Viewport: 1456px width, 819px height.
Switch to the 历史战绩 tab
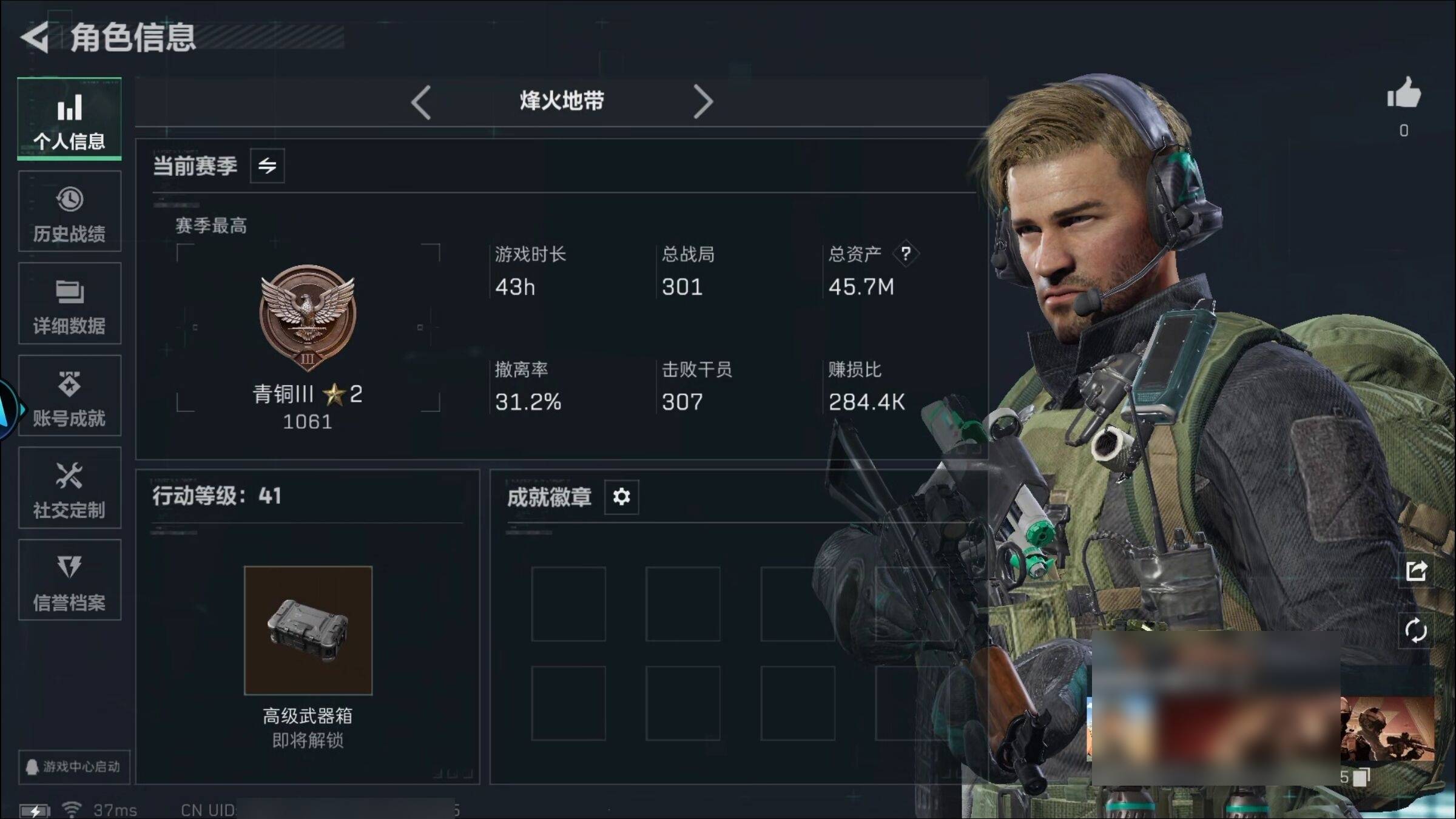[69, 212]
